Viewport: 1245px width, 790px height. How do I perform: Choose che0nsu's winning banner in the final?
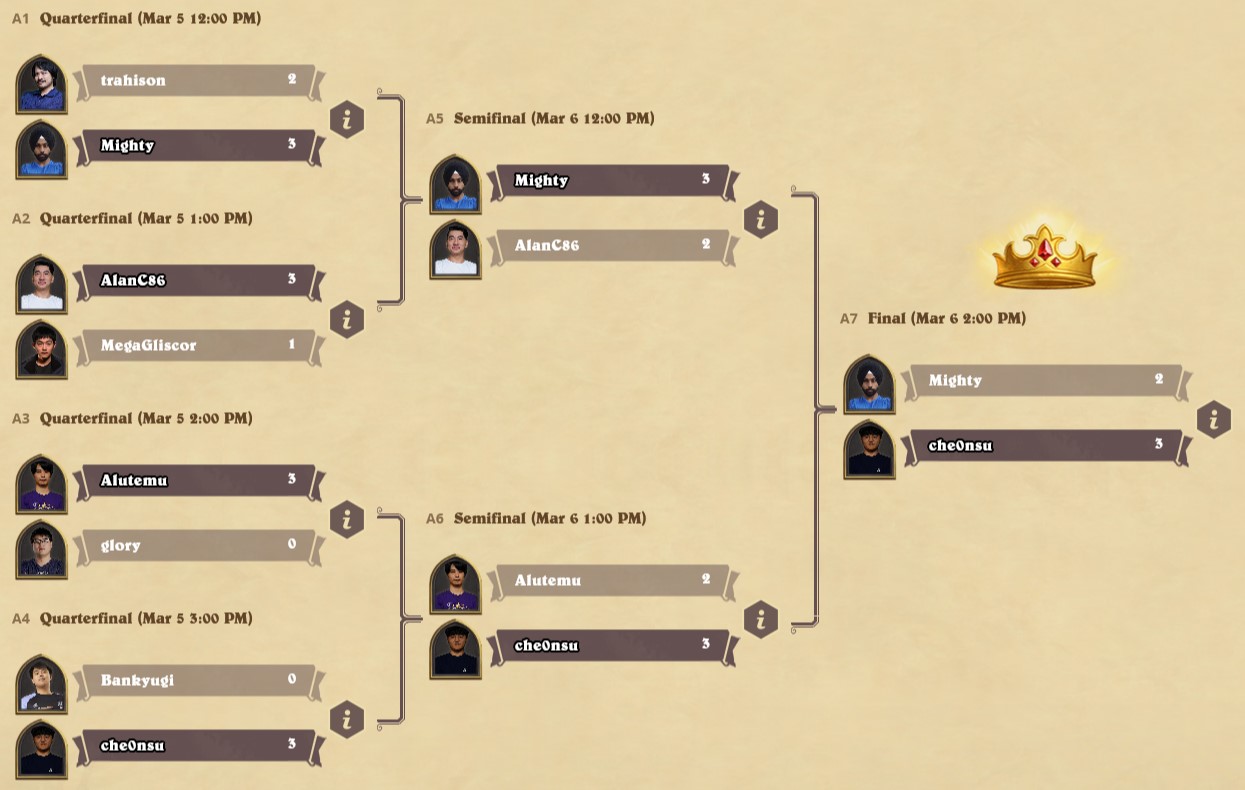1045,446
